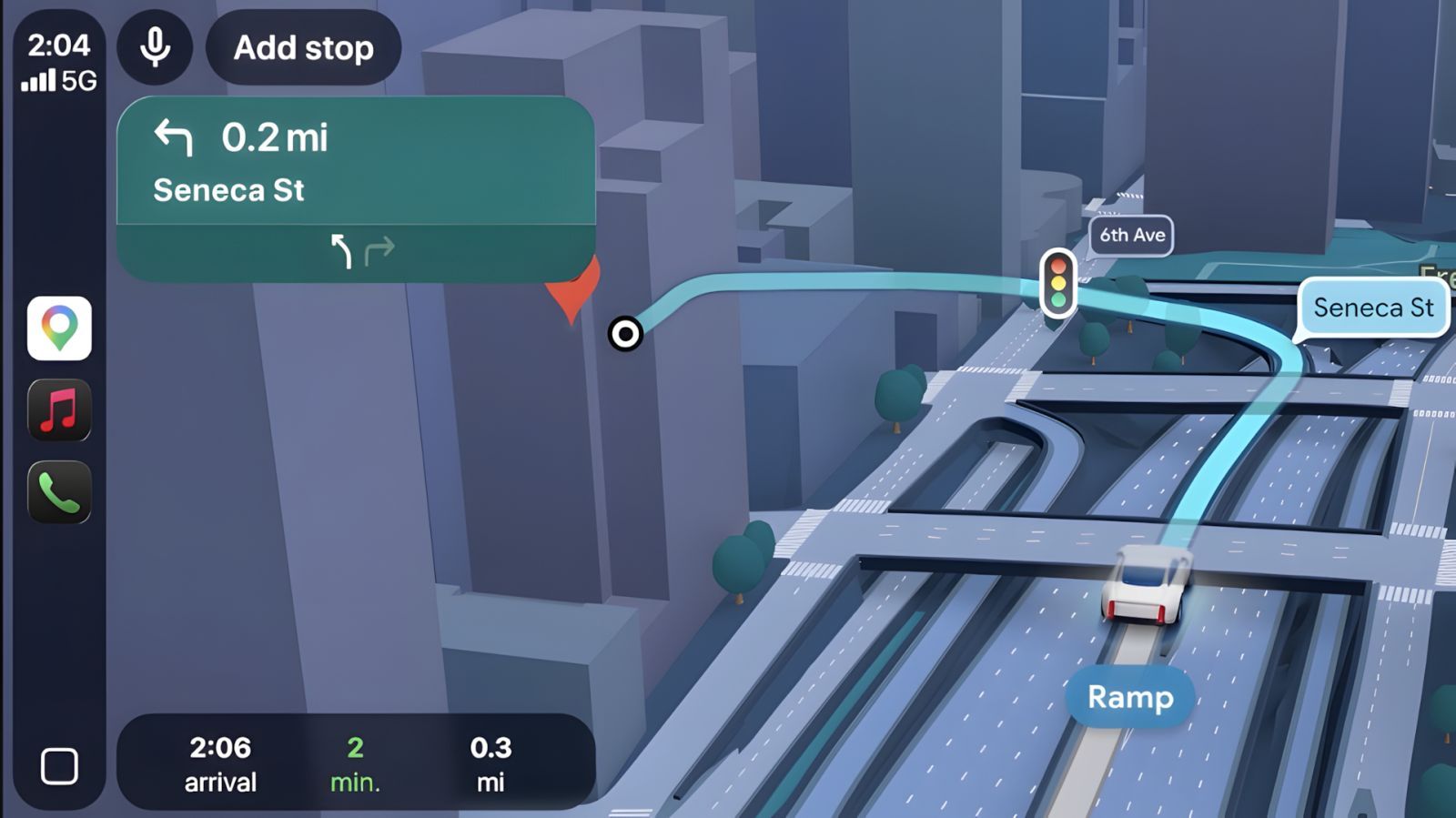Tap the 5G network status indicator
The image size is (1456, 818).
[78, 83]
